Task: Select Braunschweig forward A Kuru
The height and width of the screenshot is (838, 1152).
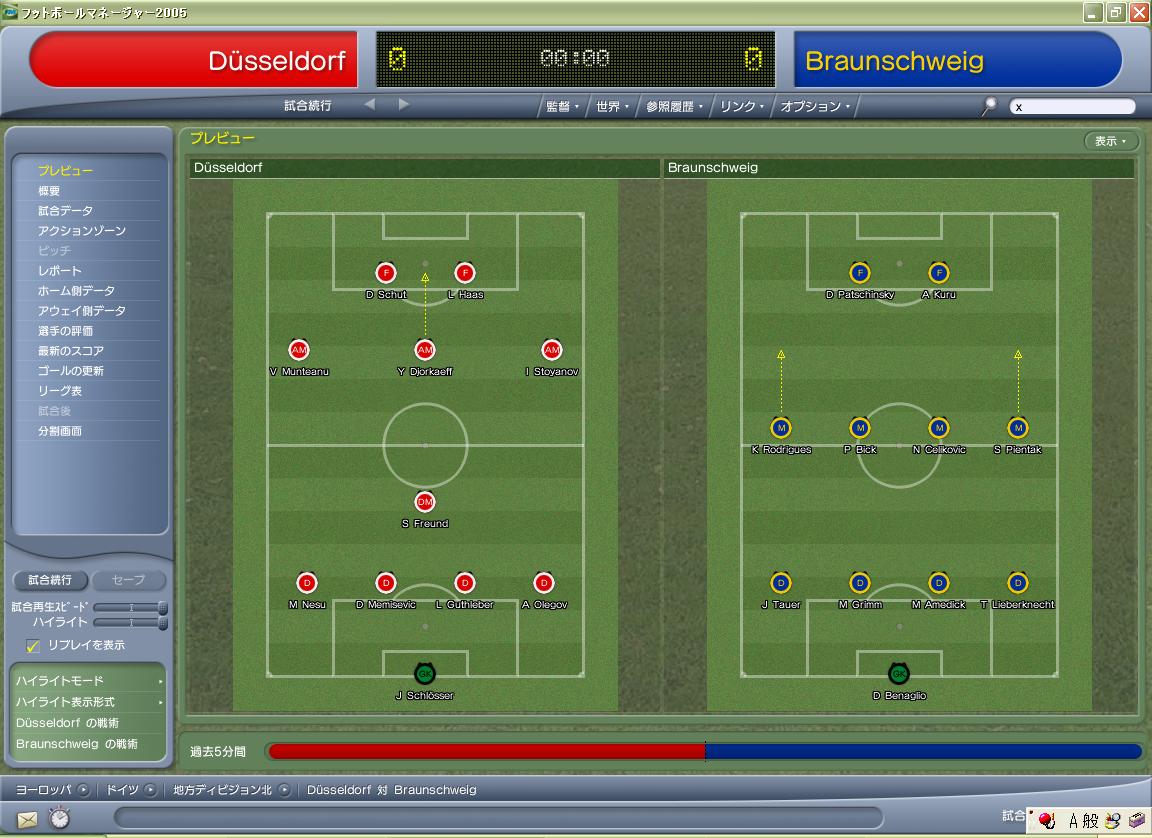Action: pos(938,273)
